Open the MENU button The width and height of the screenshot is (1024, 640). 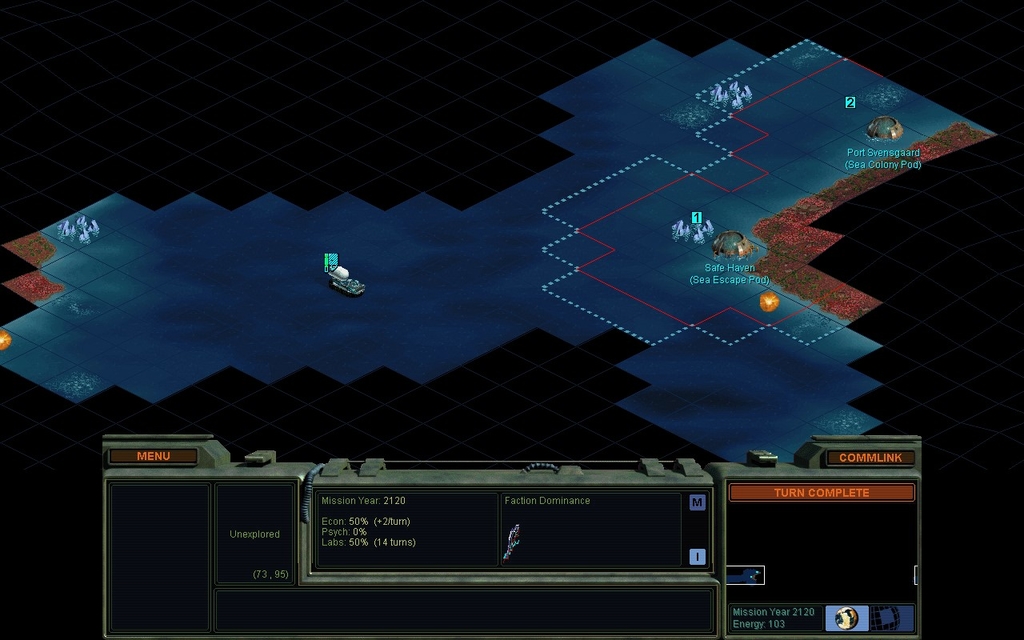[153, 456]
